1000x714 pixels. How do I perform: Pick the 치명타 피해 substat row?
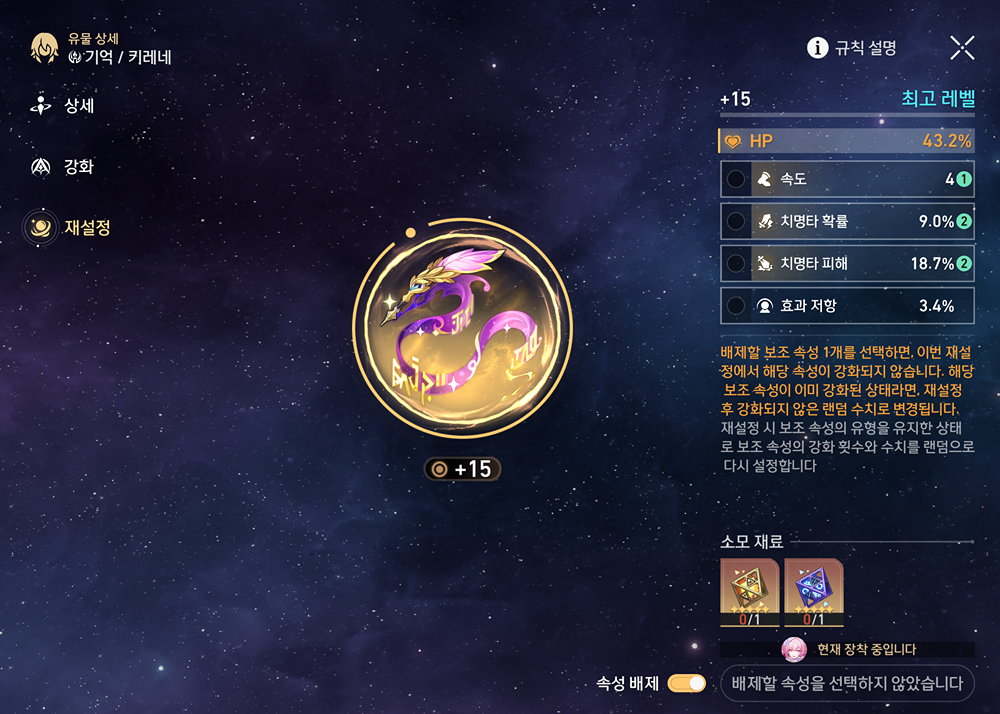pyautogui.click(x=846, y=264)
